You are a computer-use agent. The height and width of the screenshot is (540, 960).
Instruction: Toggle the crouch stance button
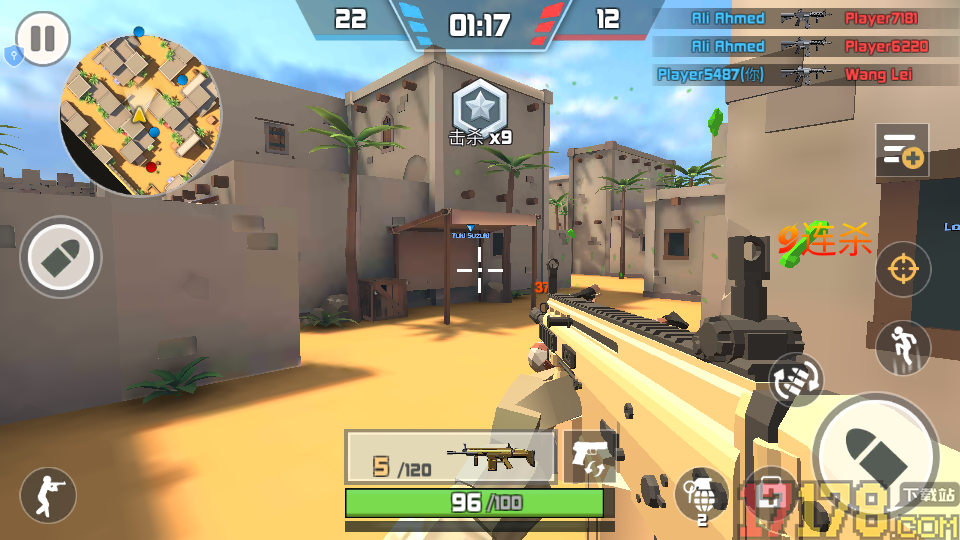click(48, 494)
